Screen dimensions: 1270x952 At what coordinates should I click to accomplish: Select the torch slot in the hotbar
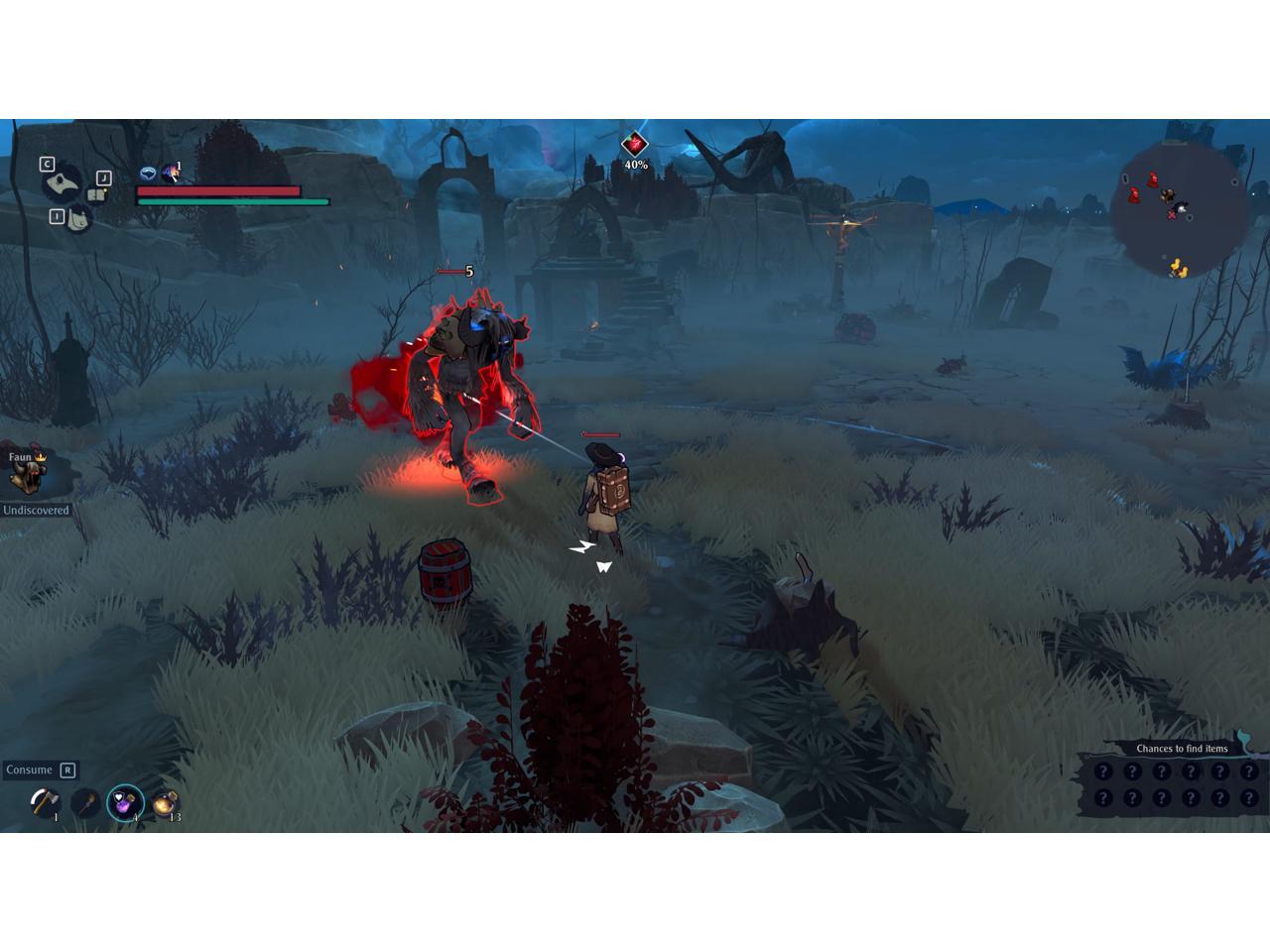click(x=84, y=801)
